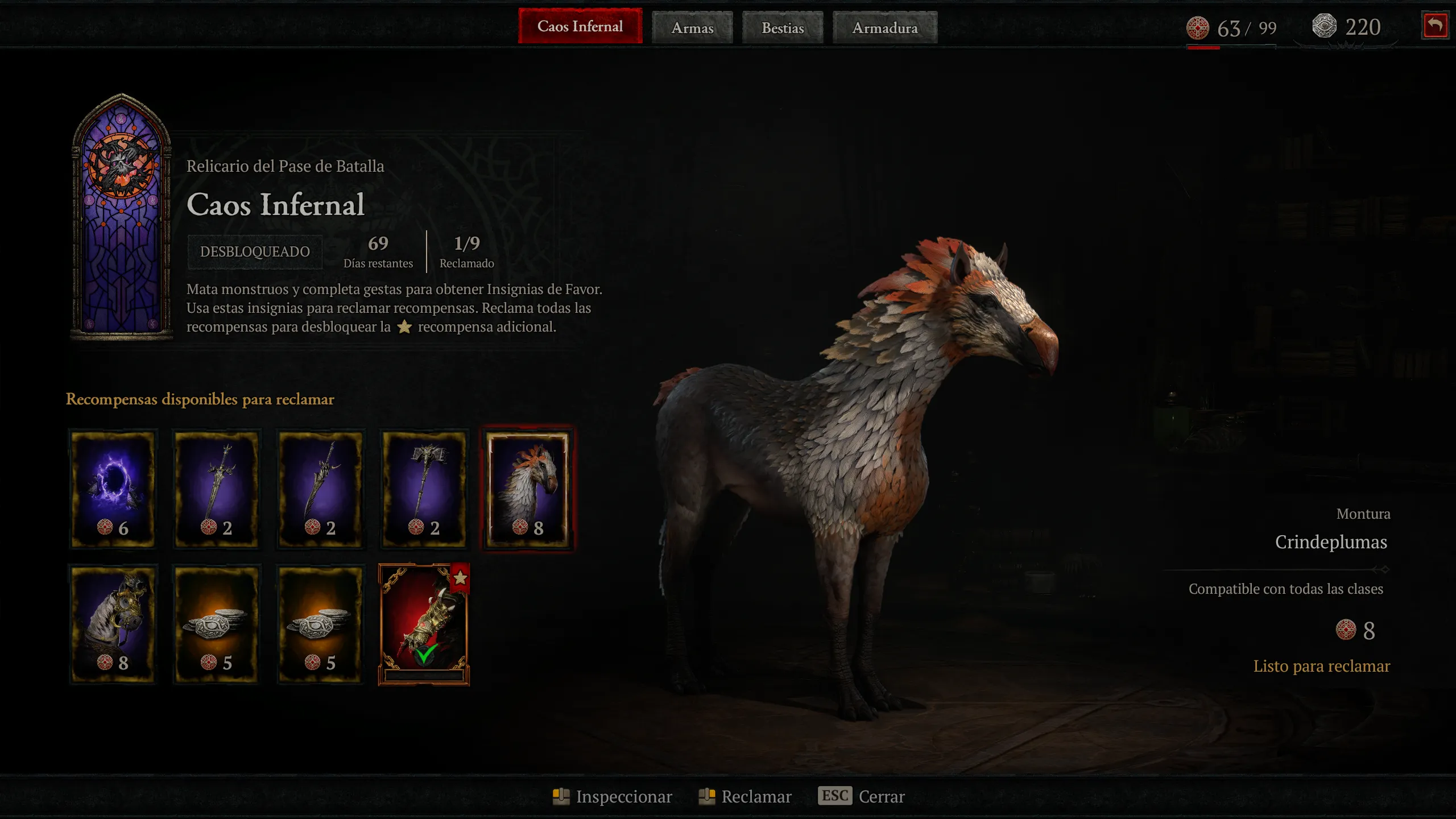Viewport: 1456px width, 819px height.
Task: Select the two-handed hammer reward tile
Action: (x=424, y=489)
